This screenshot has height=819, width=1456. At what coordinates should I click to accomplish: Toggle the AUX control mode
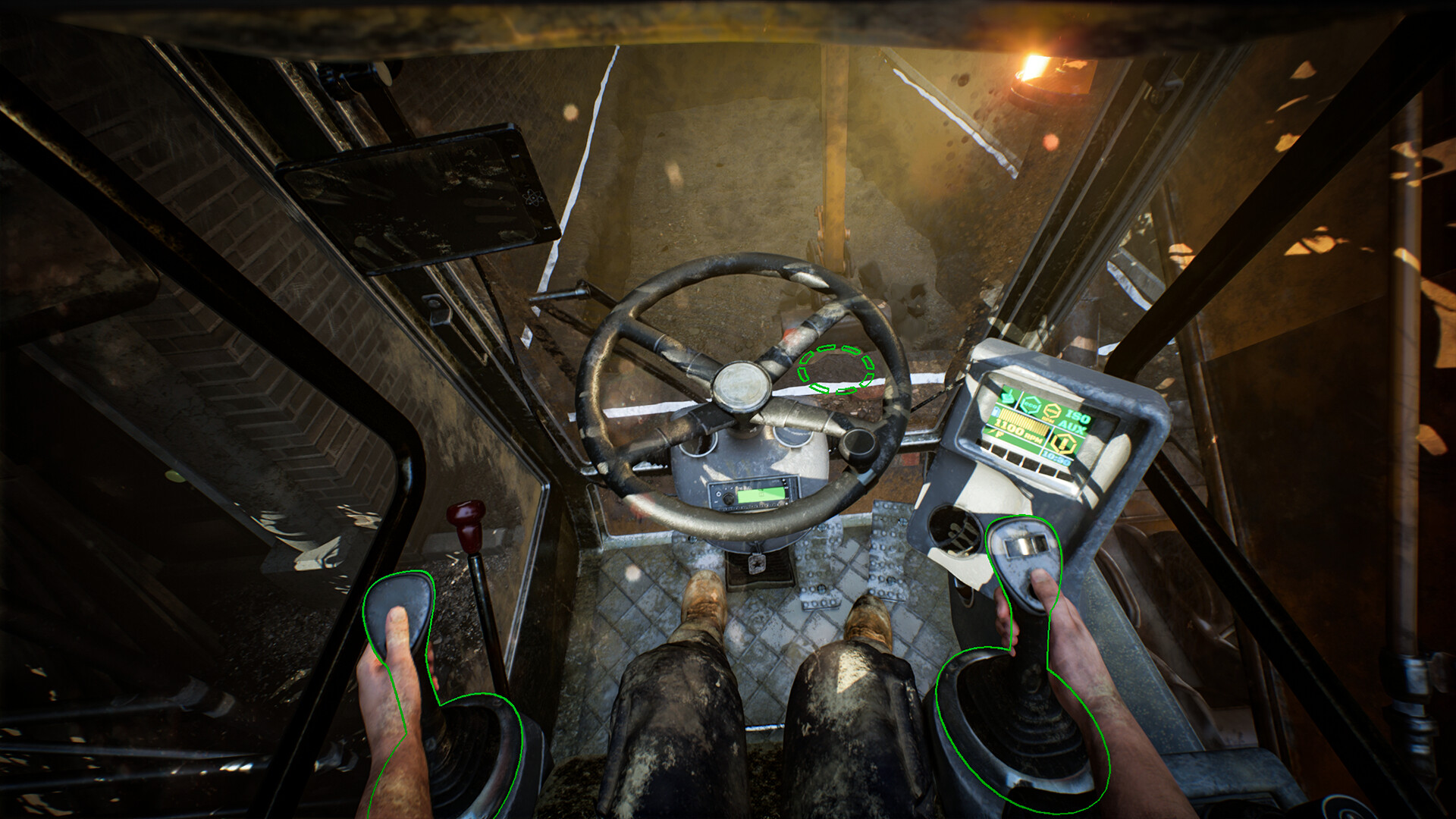(1073, 426)
